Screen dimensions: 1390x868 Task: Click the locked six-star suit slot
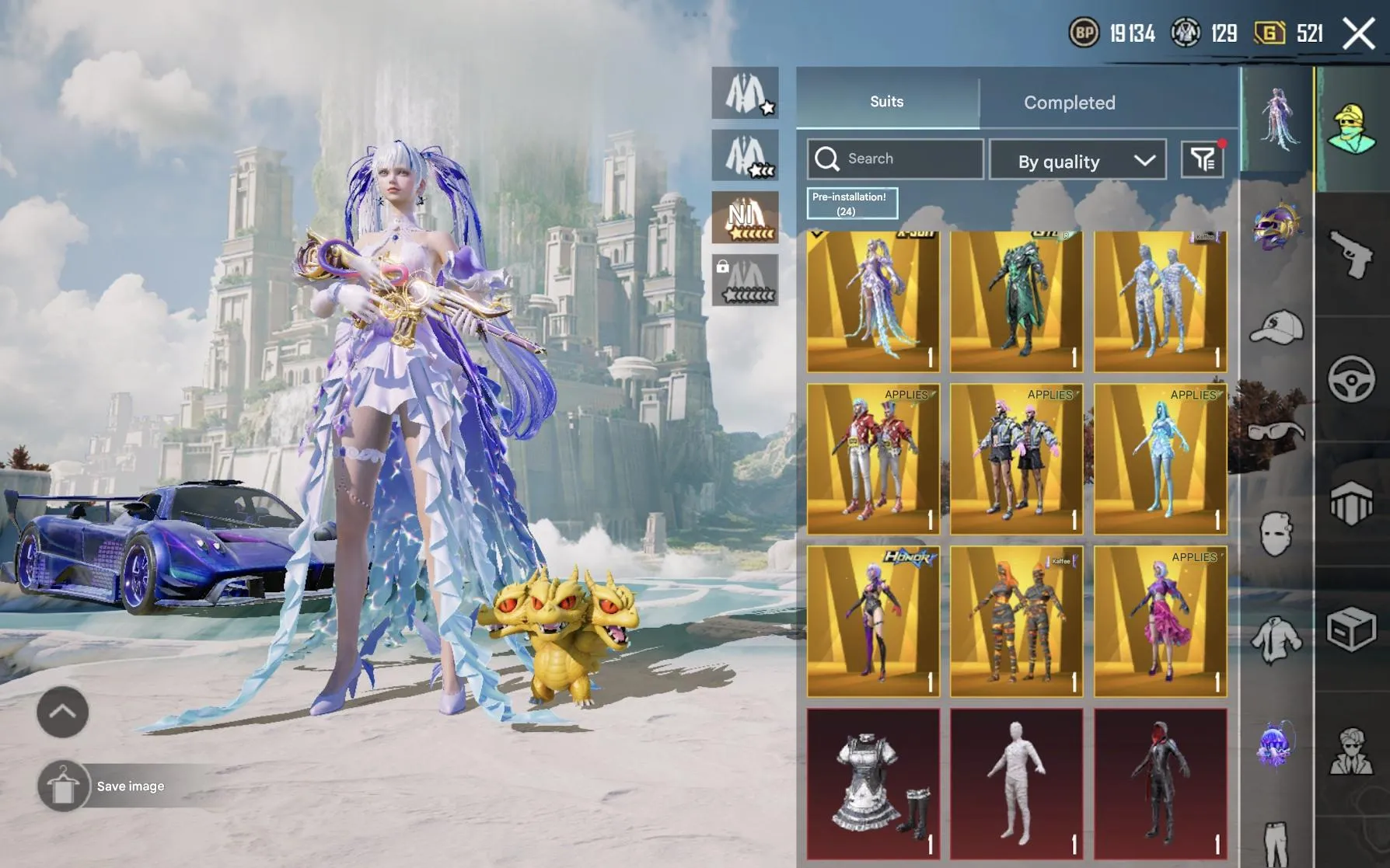745,281
